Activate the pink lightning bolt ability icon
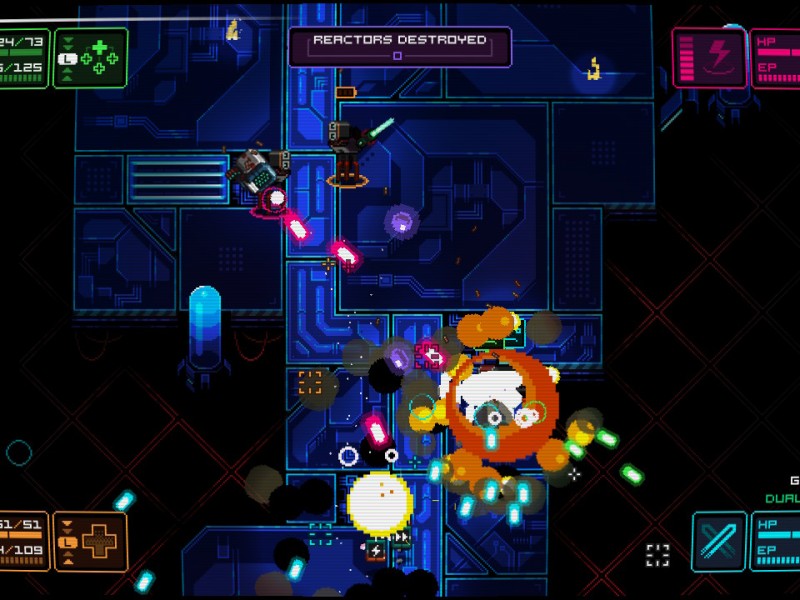 tap(710, 57)
